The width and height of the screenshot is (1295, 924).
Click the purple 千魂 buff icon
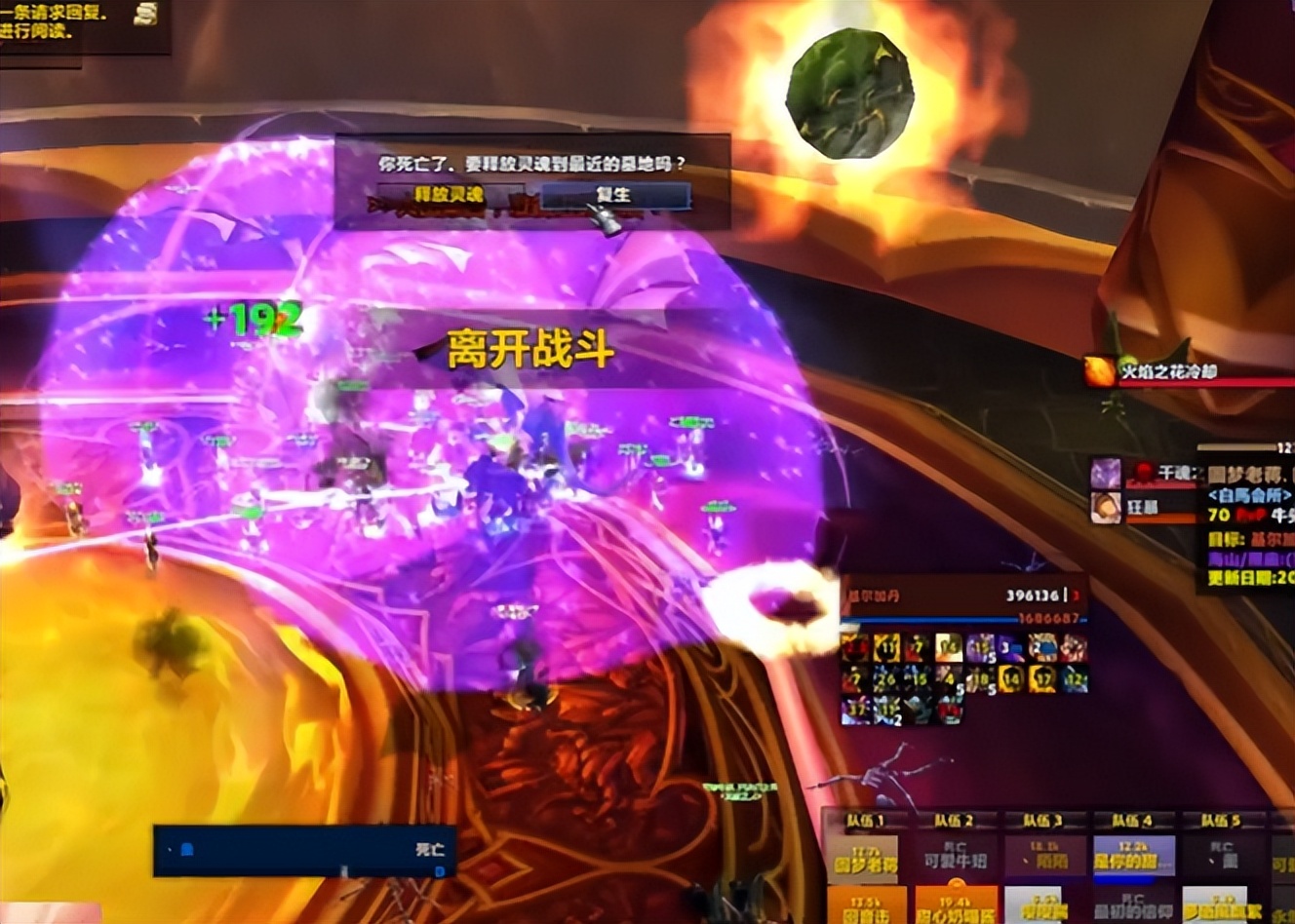point(1107,474)
